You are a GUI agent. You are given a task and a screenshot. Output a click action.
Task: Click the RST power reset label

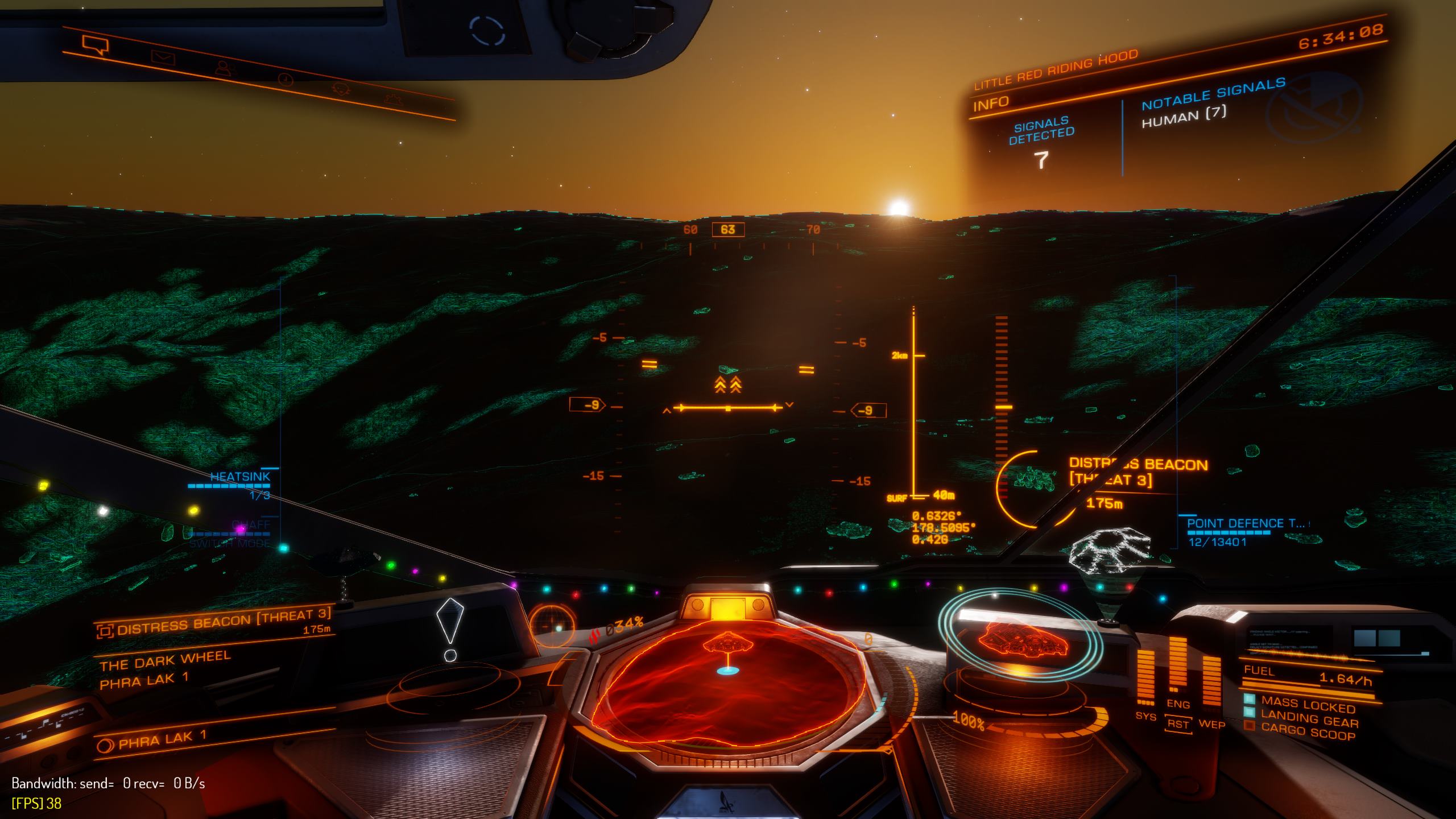1178,725
